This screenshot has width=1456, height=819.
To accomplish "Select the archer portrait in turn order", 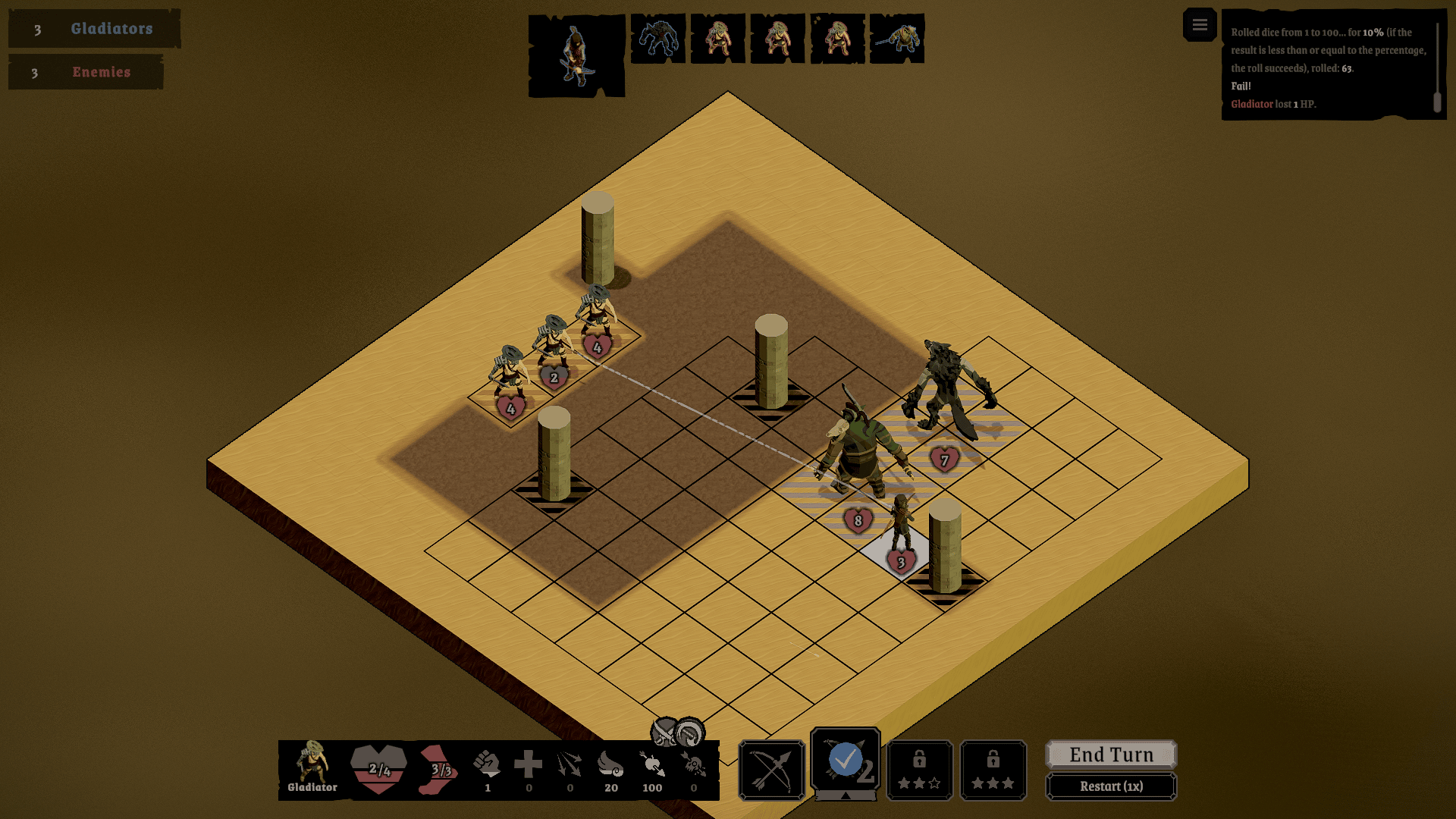I will click(x=576, y=55).
